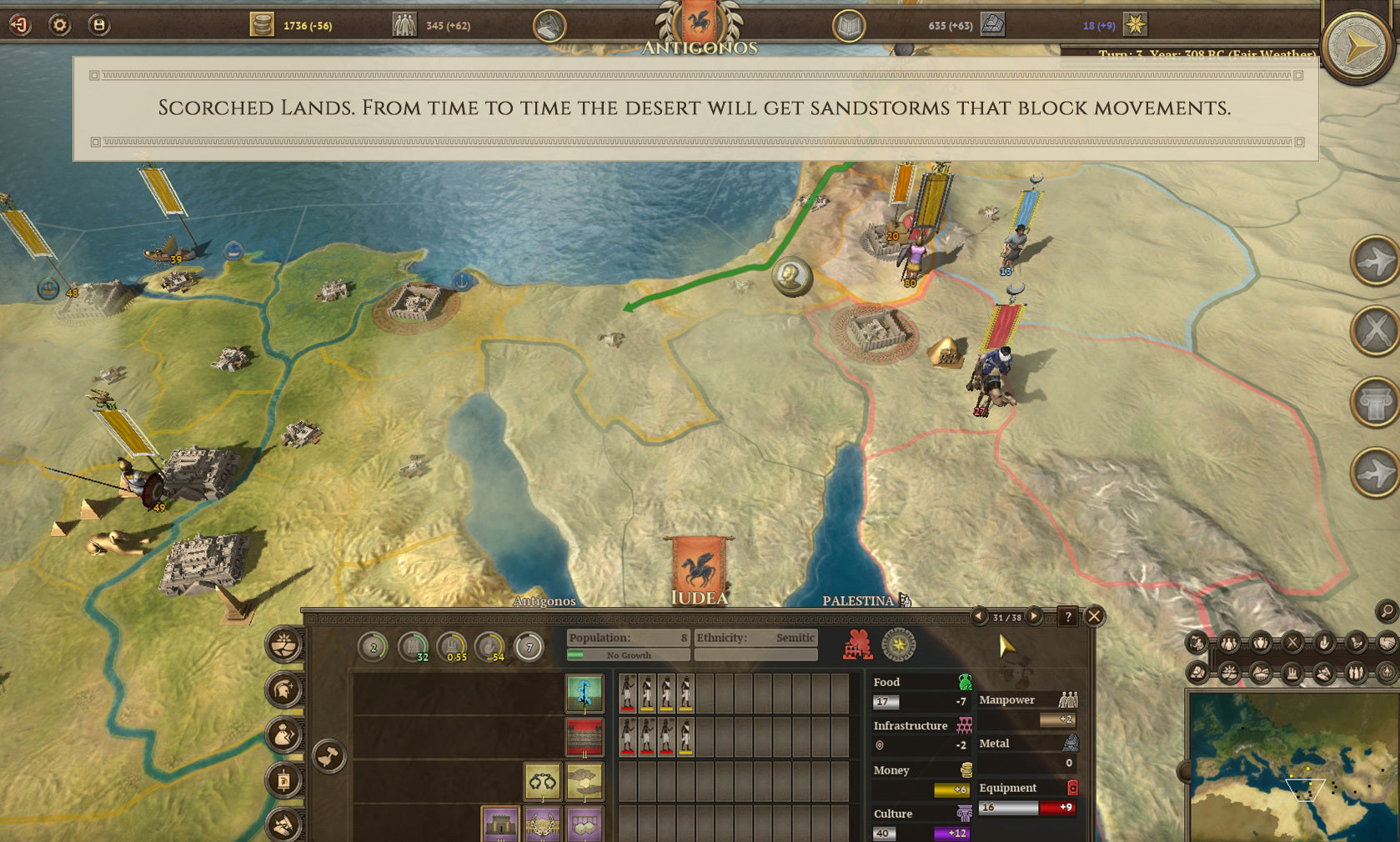Click the column pillar button on right edge

(1374, 403)
